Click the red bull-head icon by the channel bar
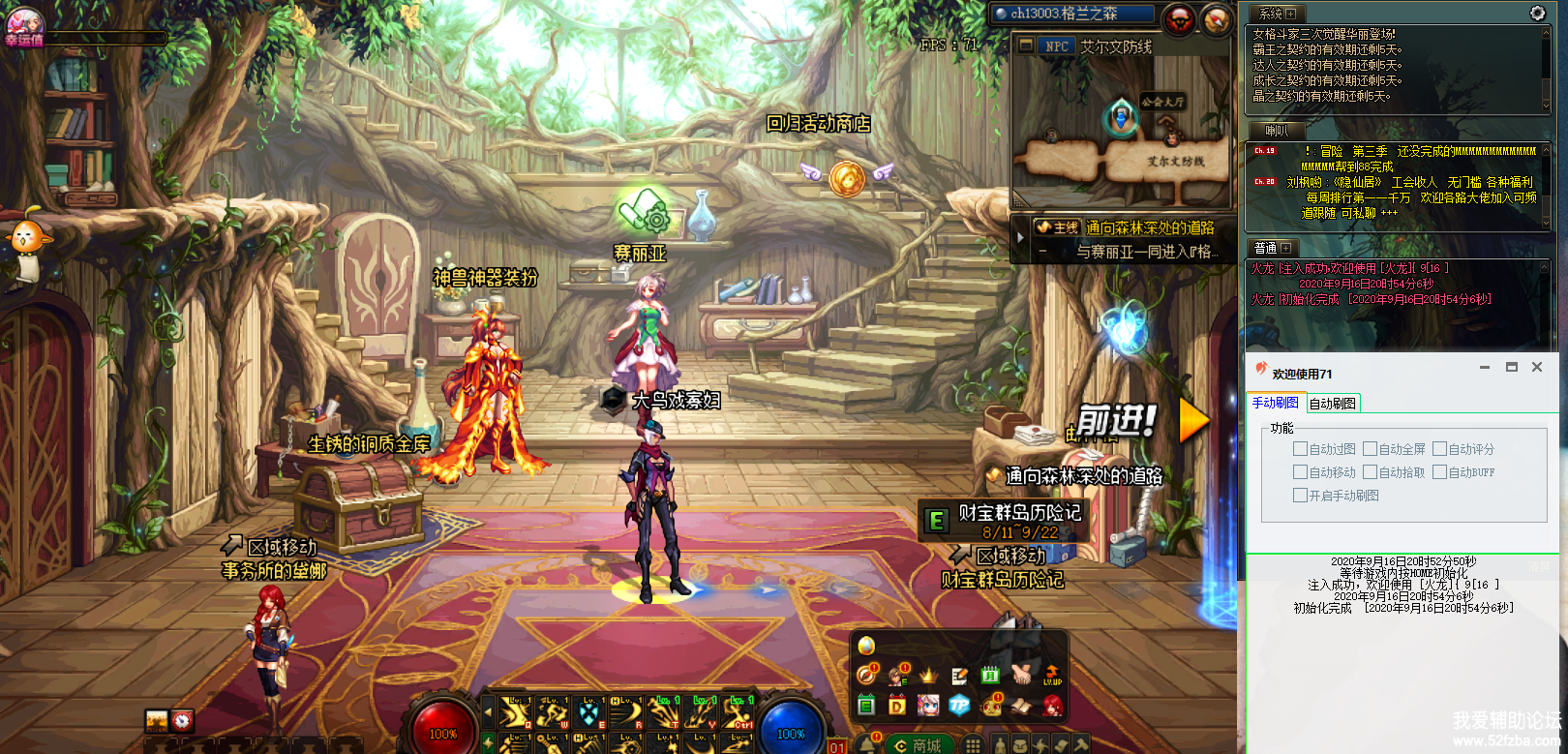Viewport: 1568px width, 754px height. pyautogui.click(x=1180, y=18)
